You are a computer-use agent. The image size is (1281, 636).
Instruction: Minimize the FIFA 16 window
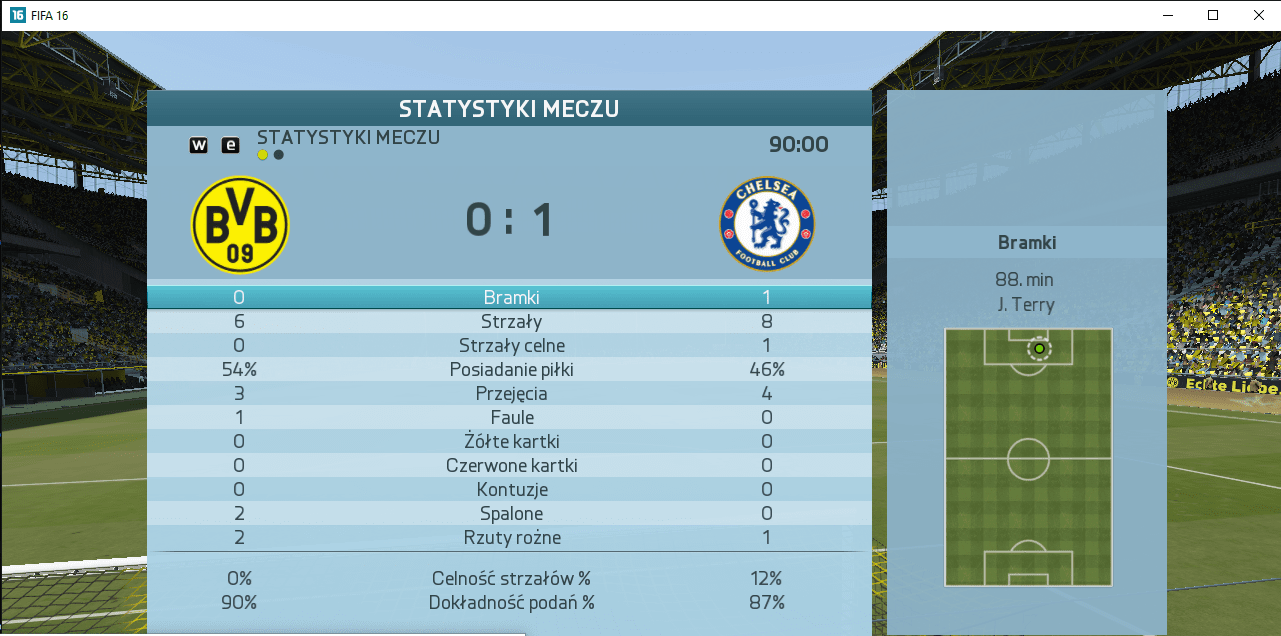(x=1167, y=15)
